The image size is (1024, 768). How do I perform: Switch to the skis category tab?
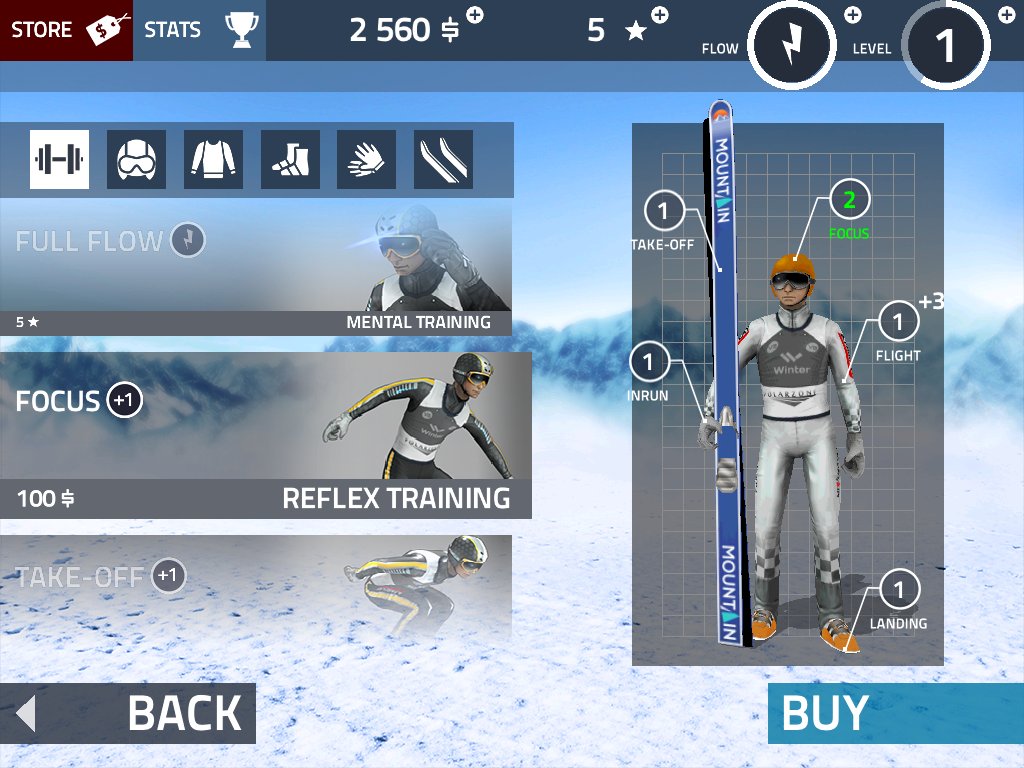point(443,160)
